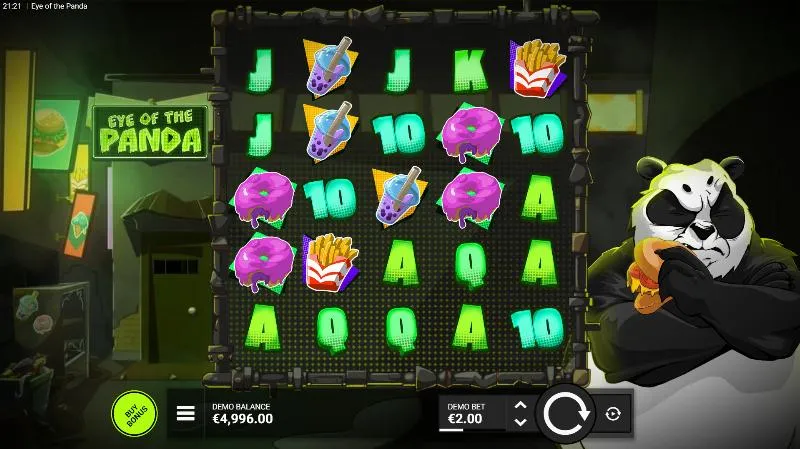Increase the demo bet with the up arrow

[519, 405]
